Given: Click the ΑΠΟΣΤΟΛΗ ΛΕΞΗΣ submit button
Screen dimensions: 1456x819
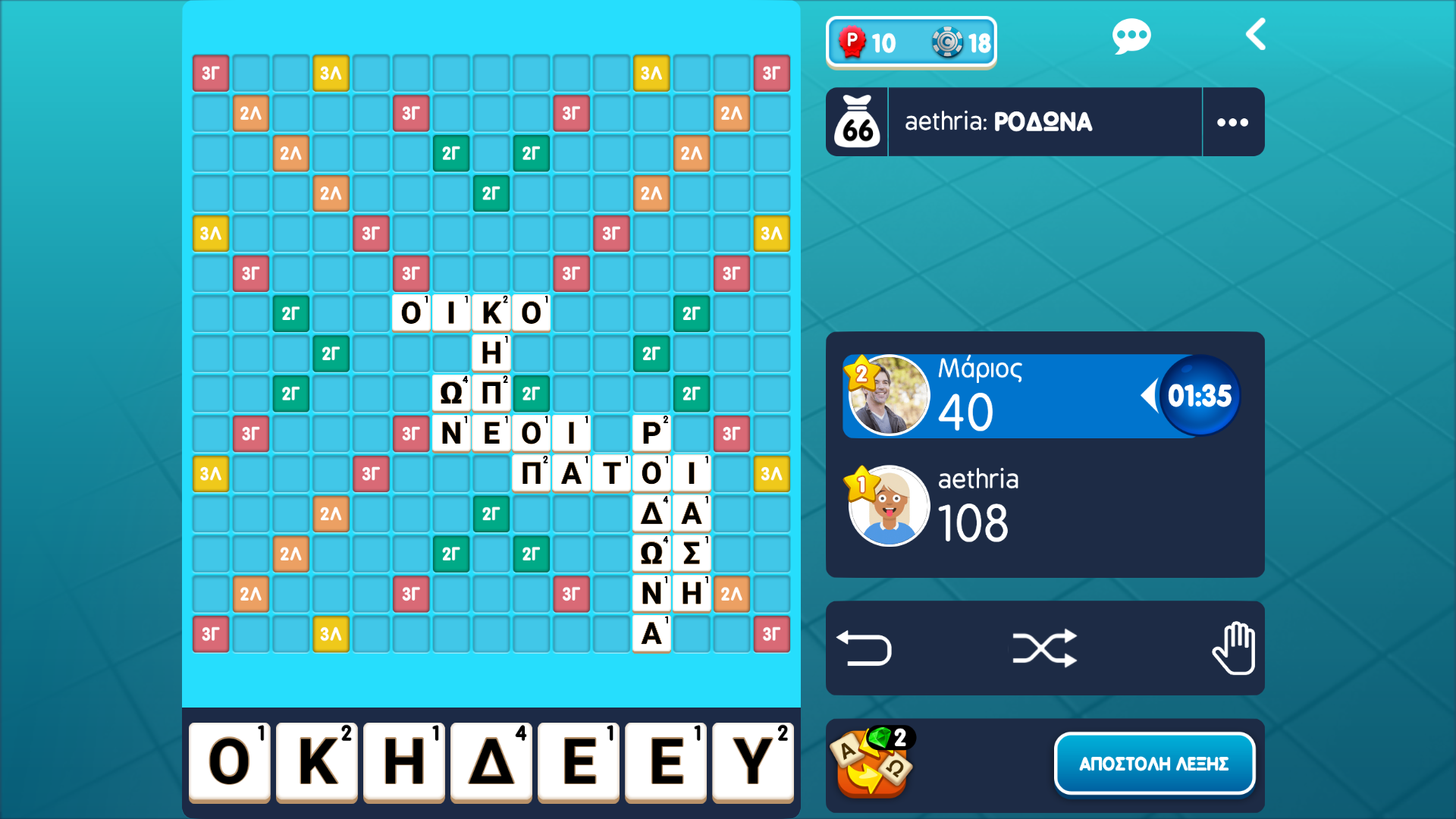Looking at the screenshot, I should tap(1154, 764).
